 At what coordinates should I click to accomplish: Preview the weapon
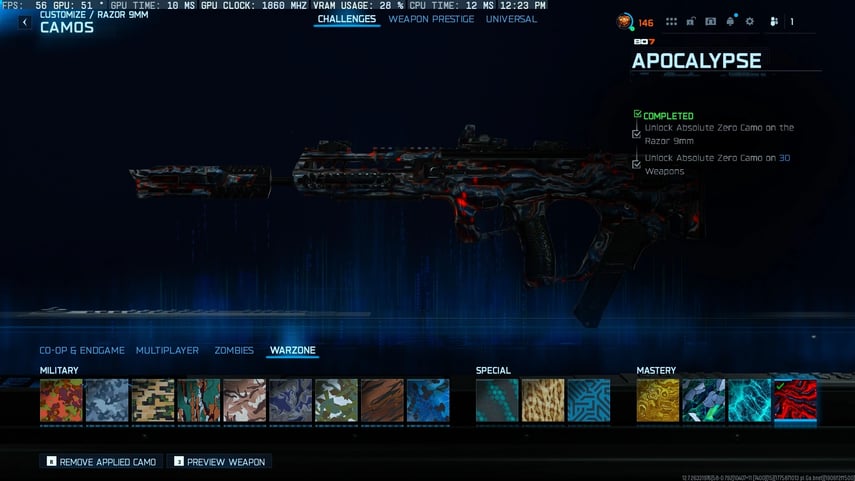[219, 462]
